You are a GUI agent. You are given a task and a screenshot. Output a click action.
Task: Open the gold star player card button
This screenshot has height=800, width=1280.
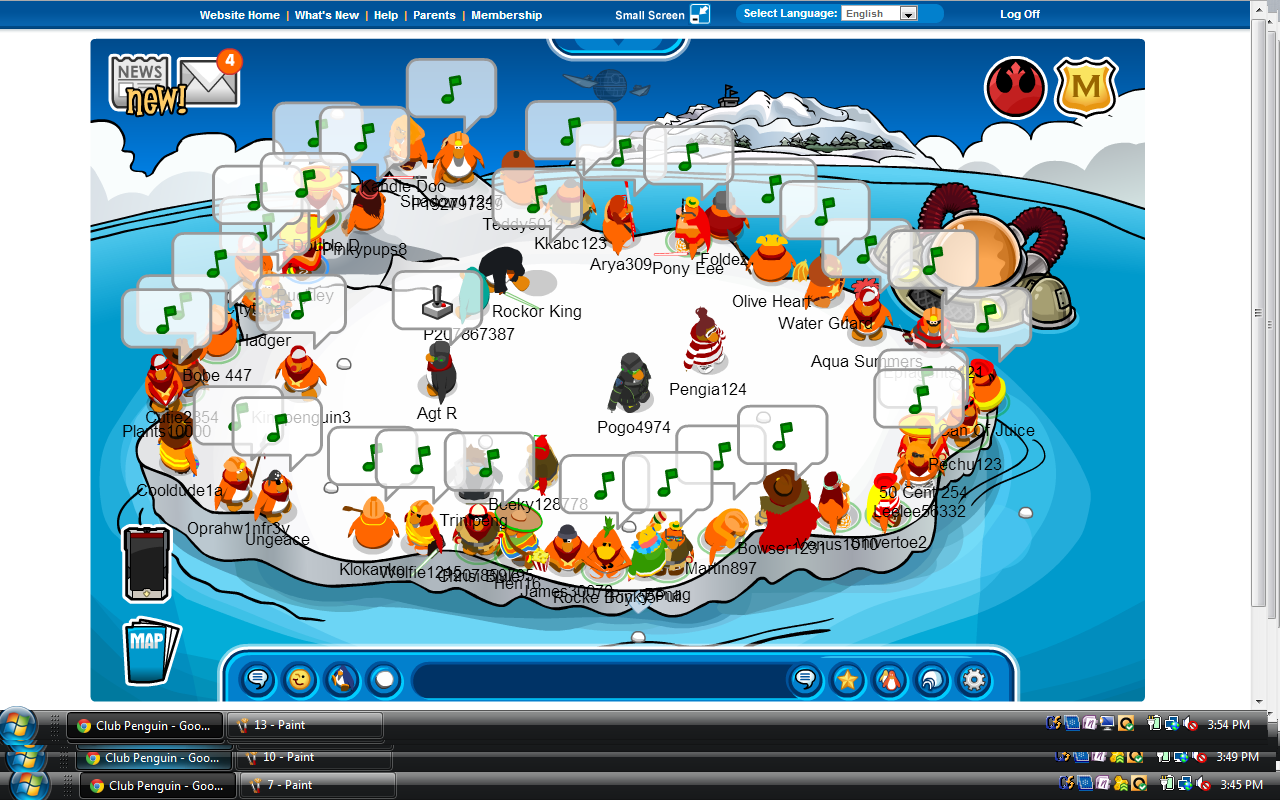(x=847, y=681)
